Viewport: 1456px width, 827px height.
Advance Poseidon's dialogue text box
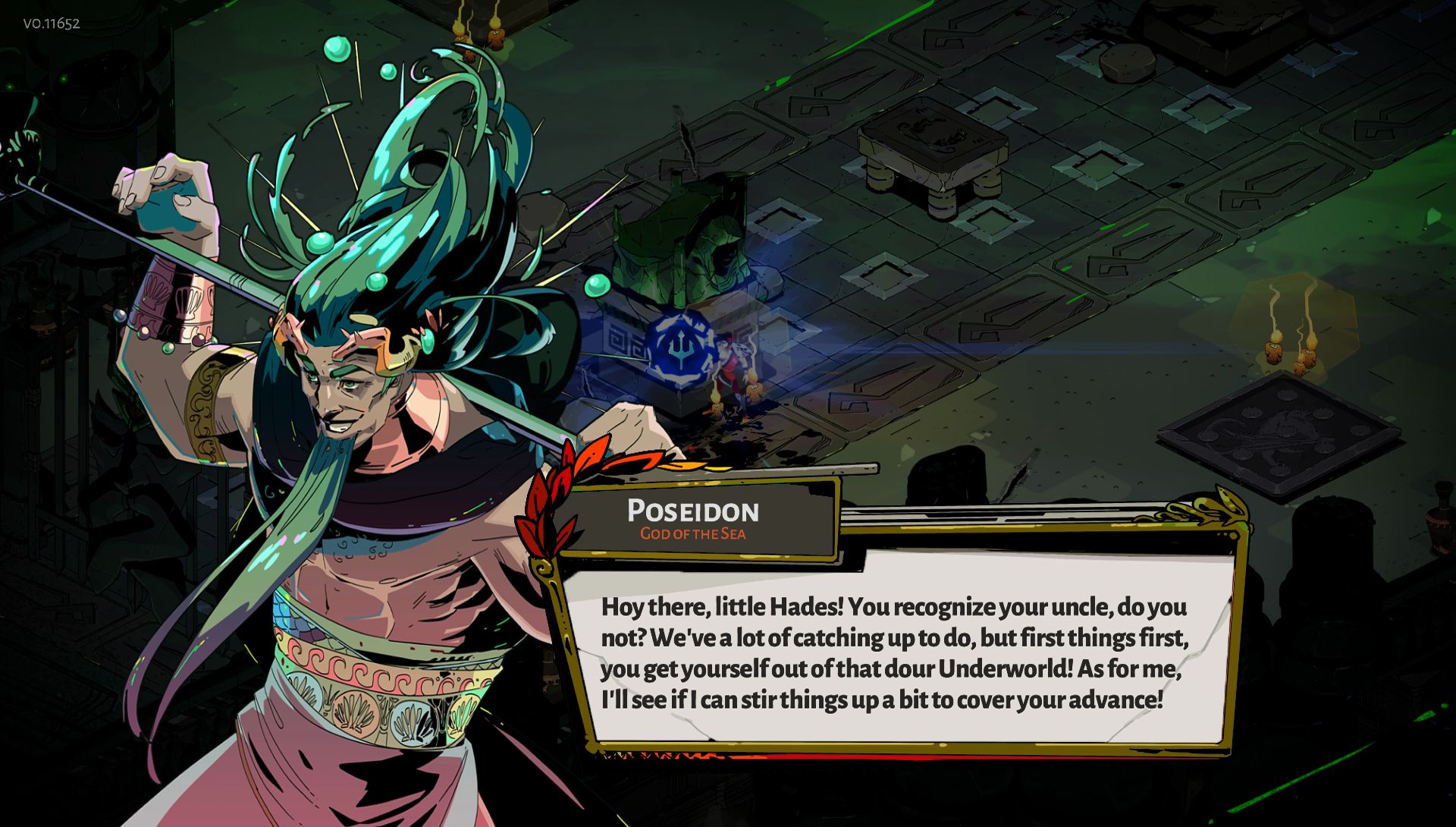895,652
